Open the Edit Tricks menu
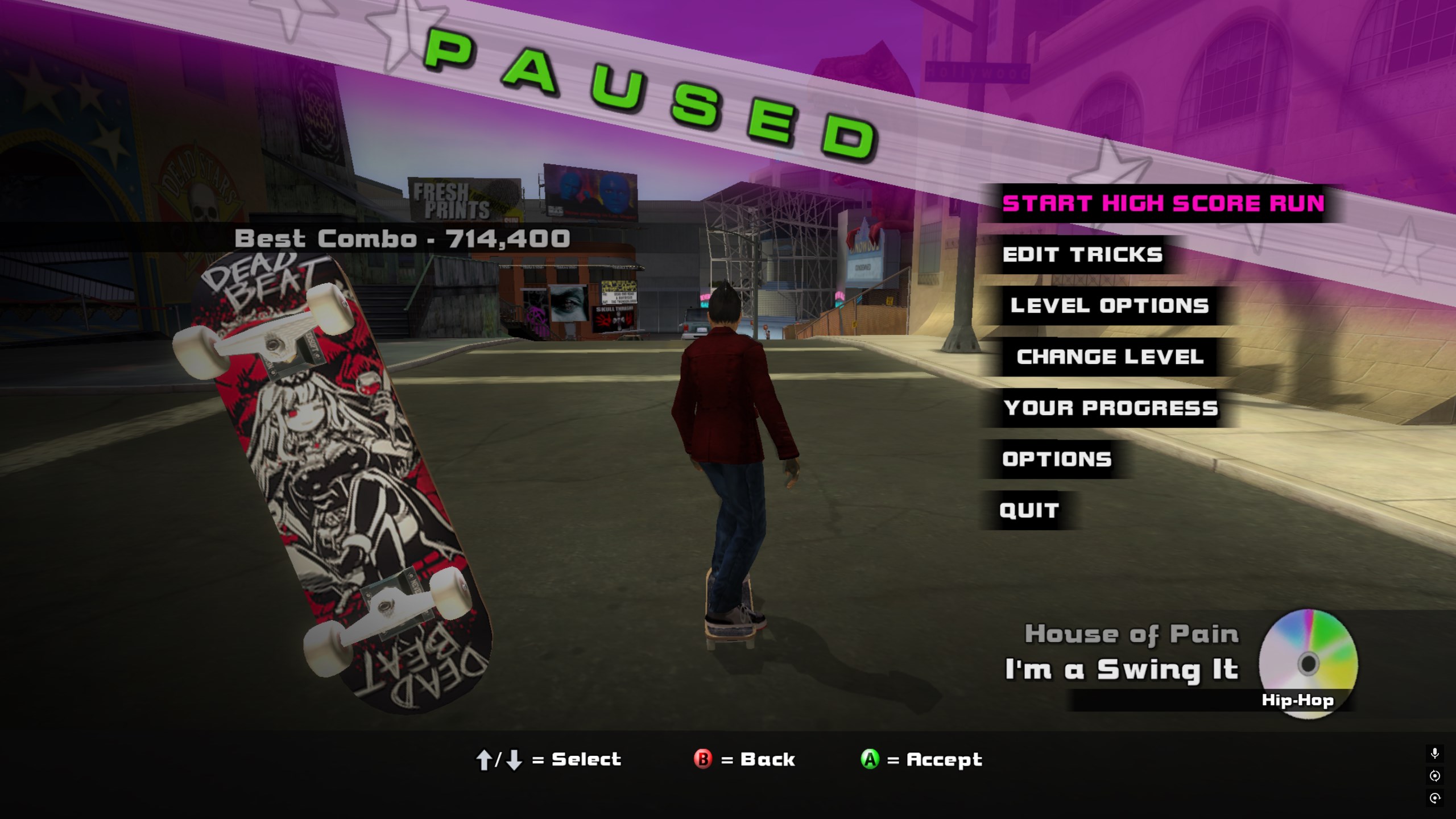This screenshot has width=1456, height=819. [1082, 255]
